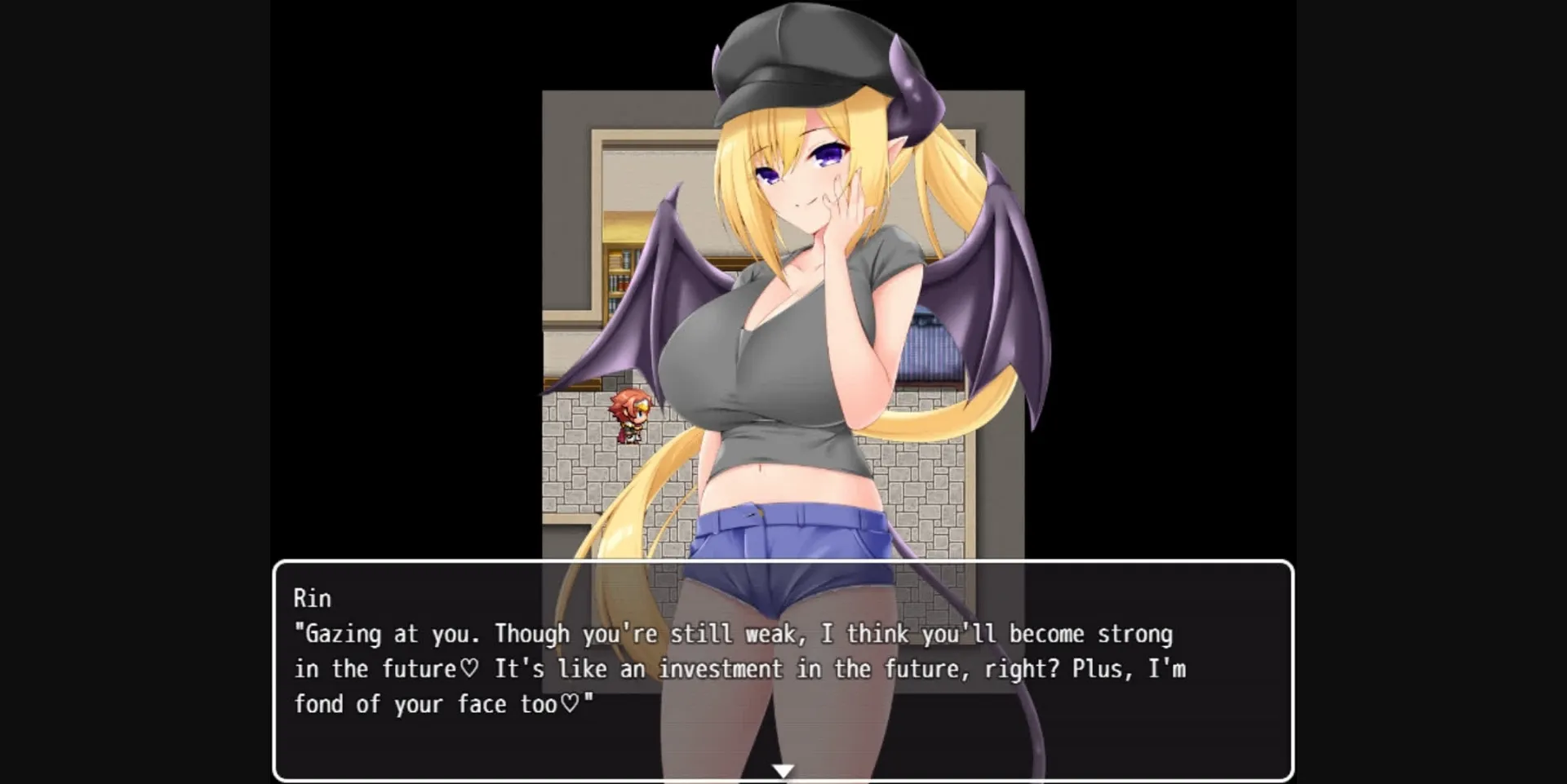This screenshot has width=1567, height=784.
Task: Click the black area outside the game frame
Action: 131,245
